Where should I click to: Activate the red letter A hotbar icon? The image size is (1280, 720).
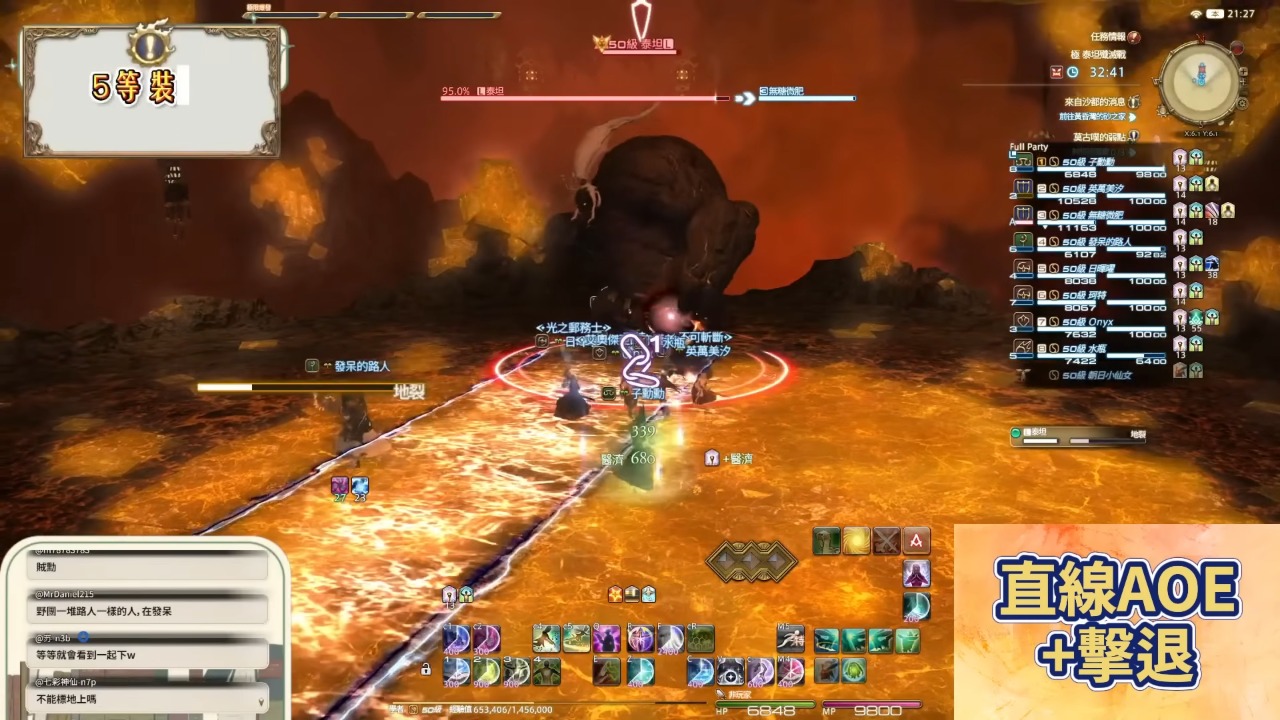coord(916,541)
